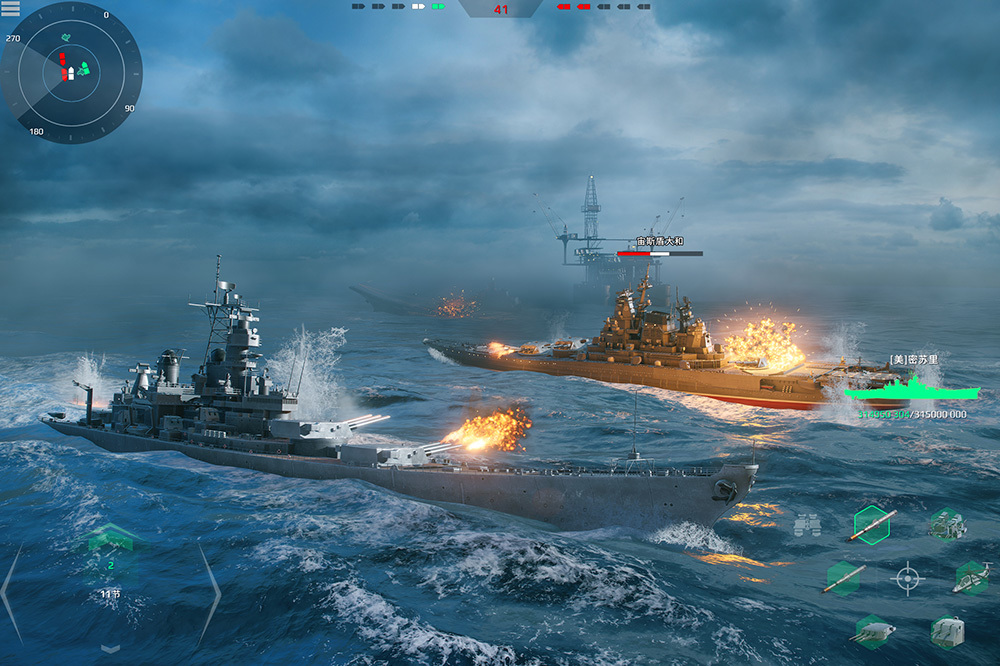Select the missile weapon without an outline

tap(843, 579)
